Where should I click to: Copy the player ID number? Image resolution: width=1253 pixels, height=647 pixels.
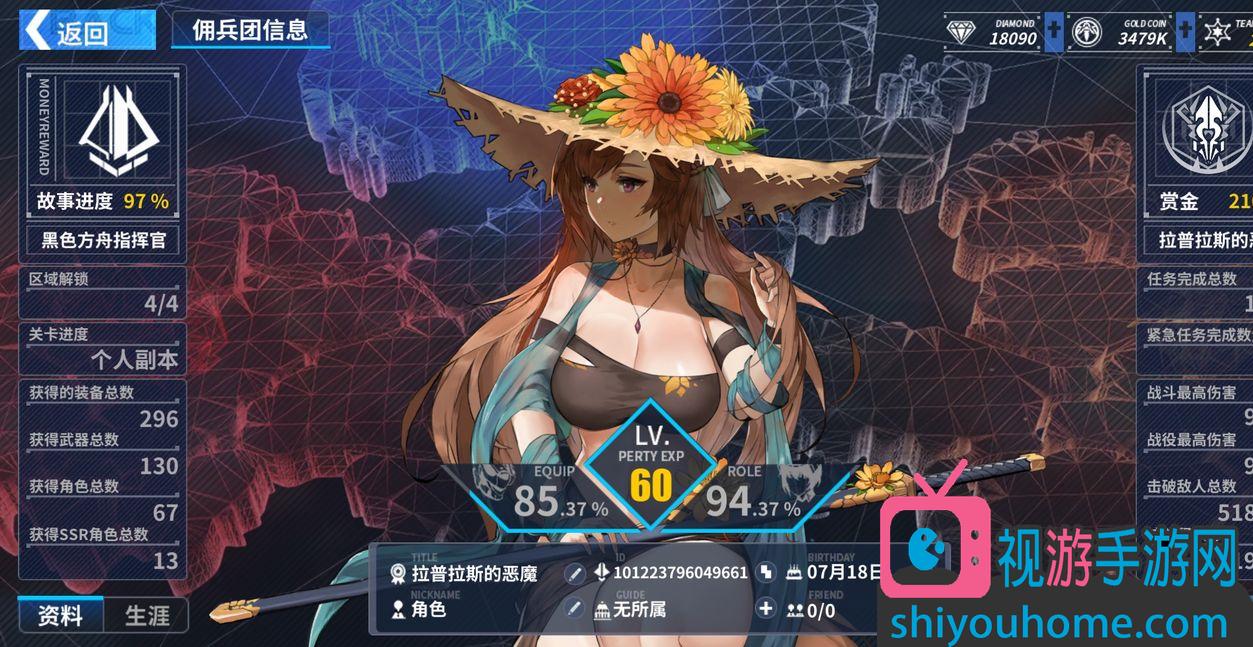(x=766, y=573)
